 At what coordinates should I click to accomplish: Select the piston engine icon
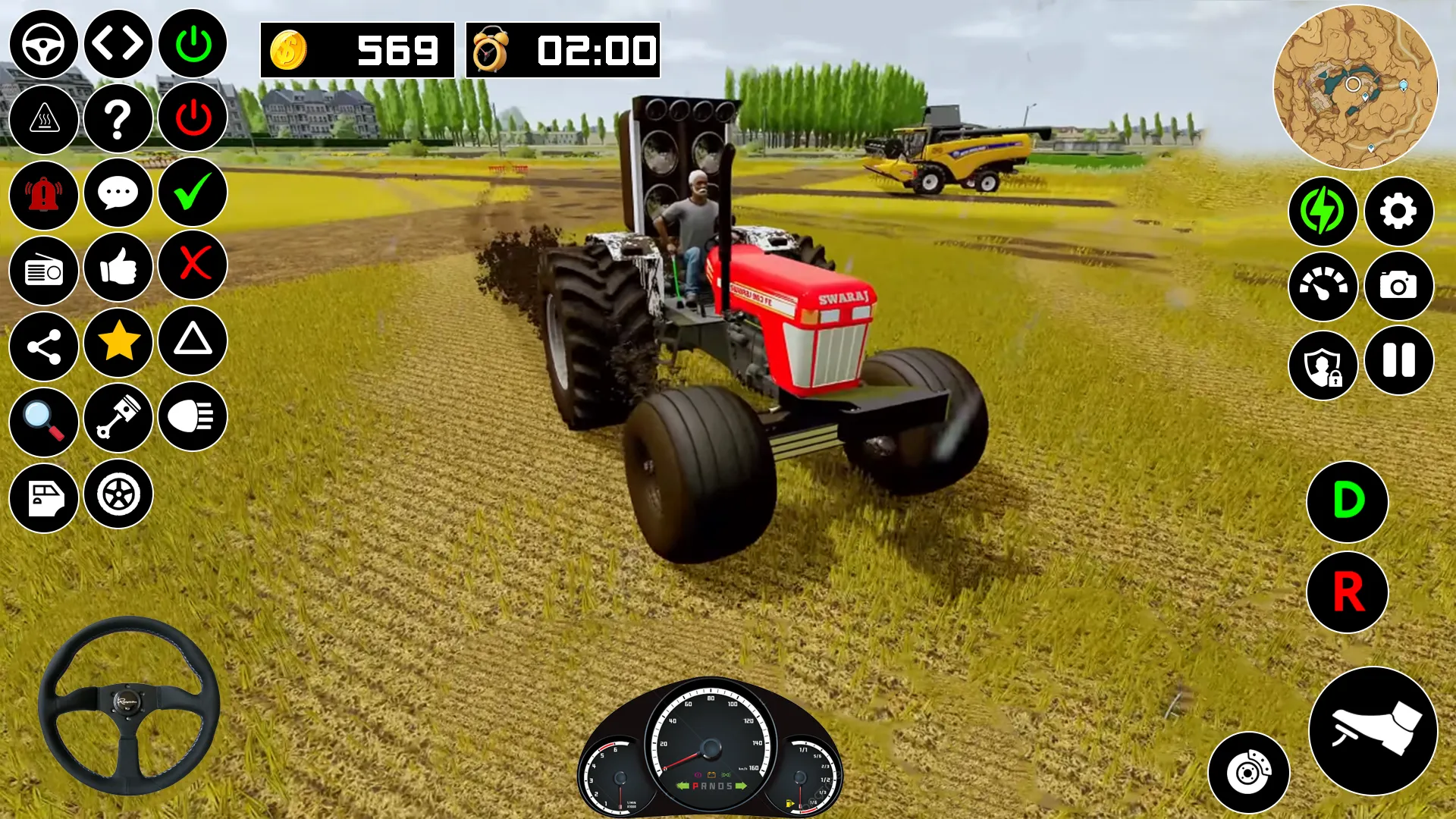[x=118, y=419]
